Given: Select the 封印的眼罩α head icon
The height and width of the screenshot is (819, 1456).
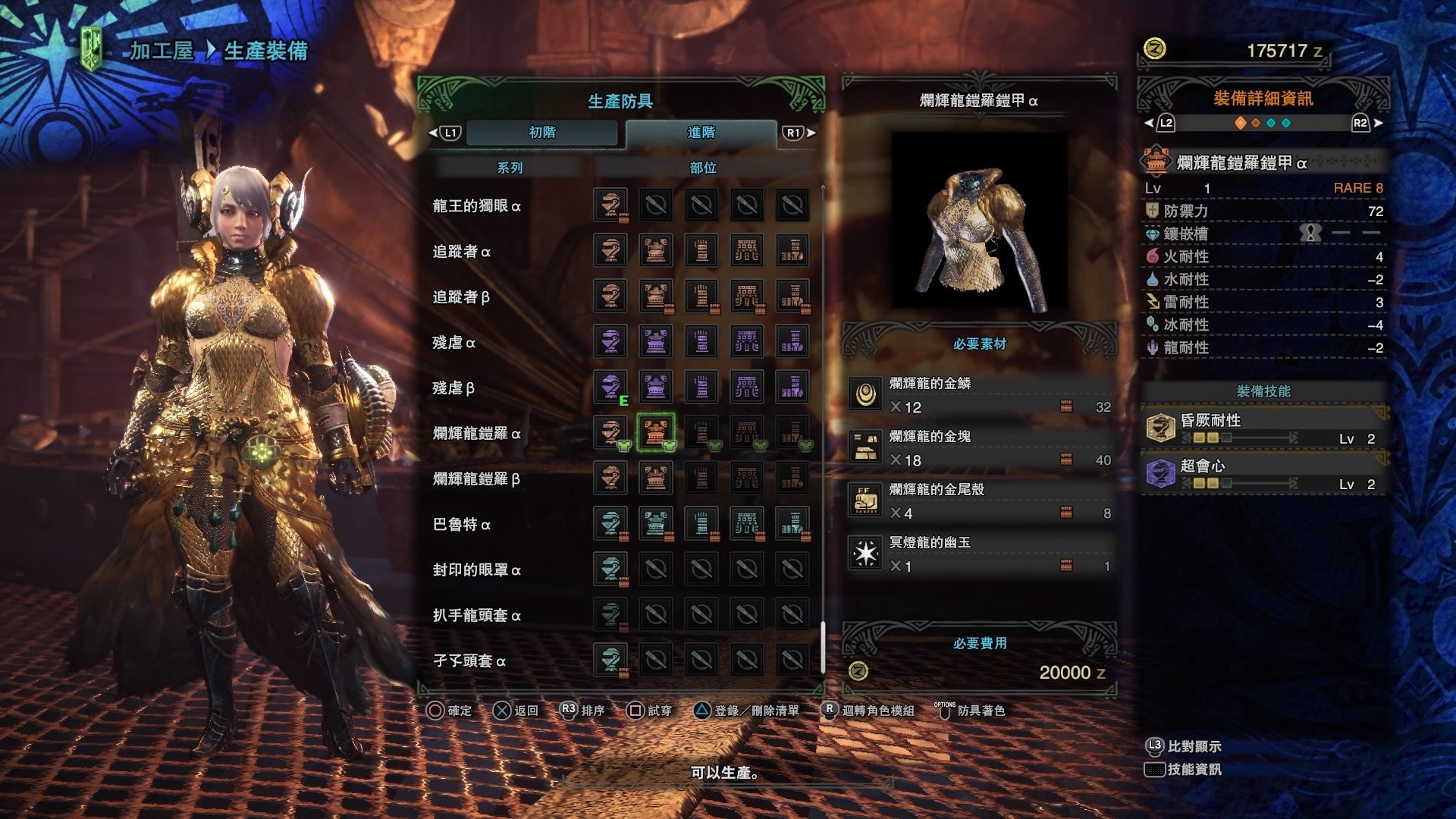Looking at the screenshot, I should pyautogui.click(x=610, y=569).
